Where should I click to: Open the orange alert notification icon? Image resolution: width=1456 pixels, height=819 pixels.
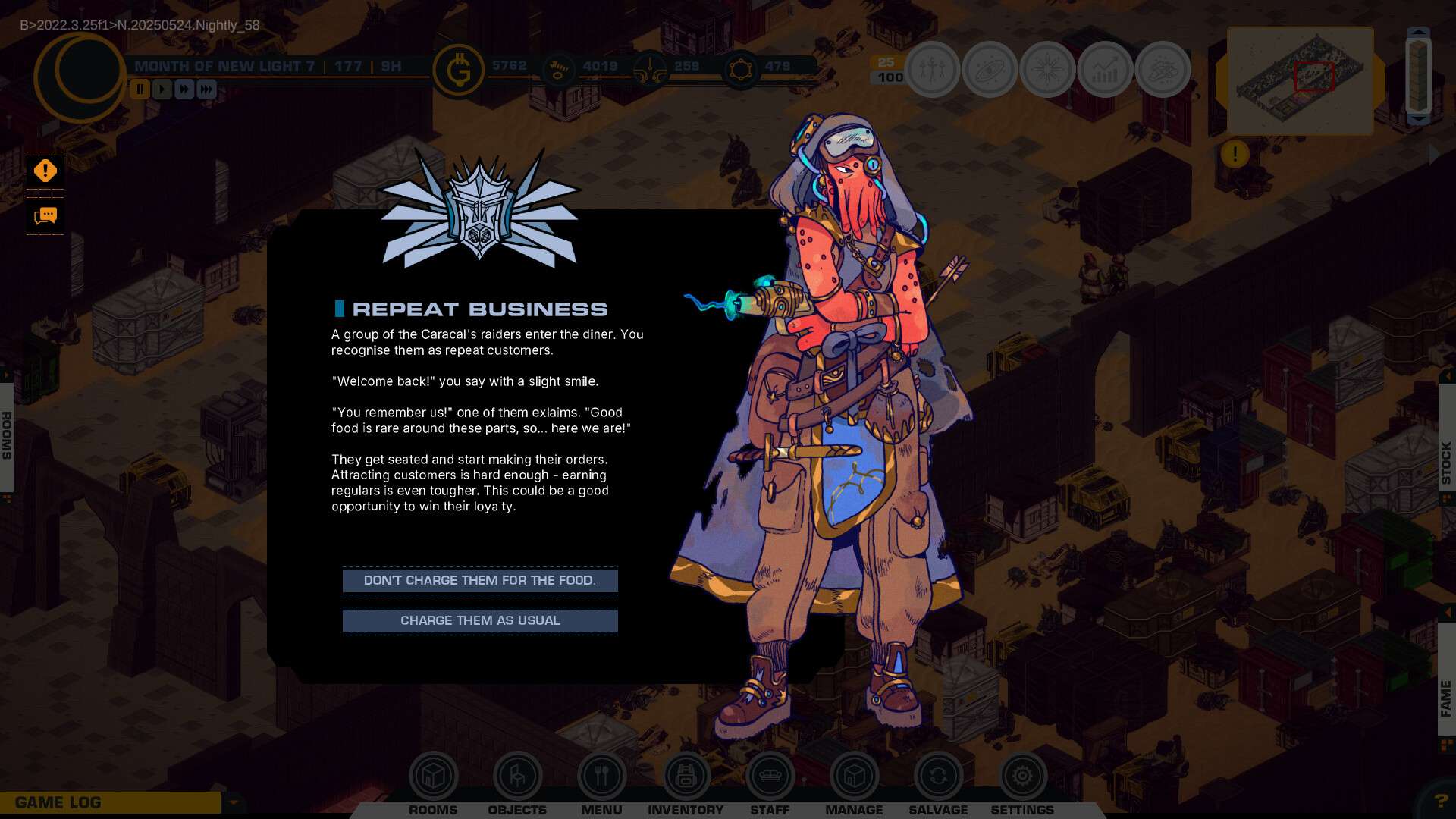(x=45, y=171)
